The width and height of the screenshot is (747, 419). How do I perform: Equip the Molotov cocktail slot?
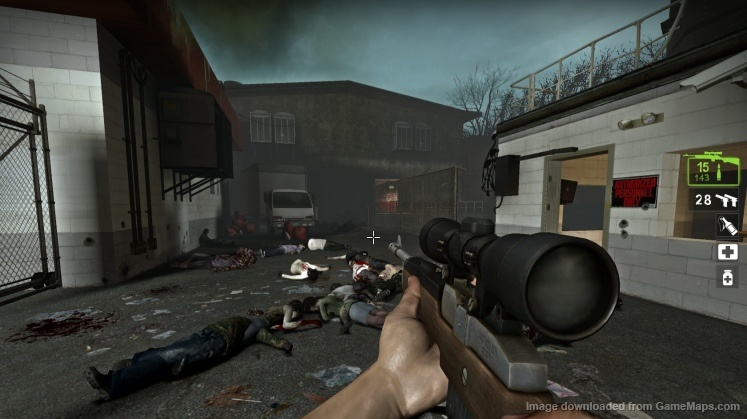point(727,227)
